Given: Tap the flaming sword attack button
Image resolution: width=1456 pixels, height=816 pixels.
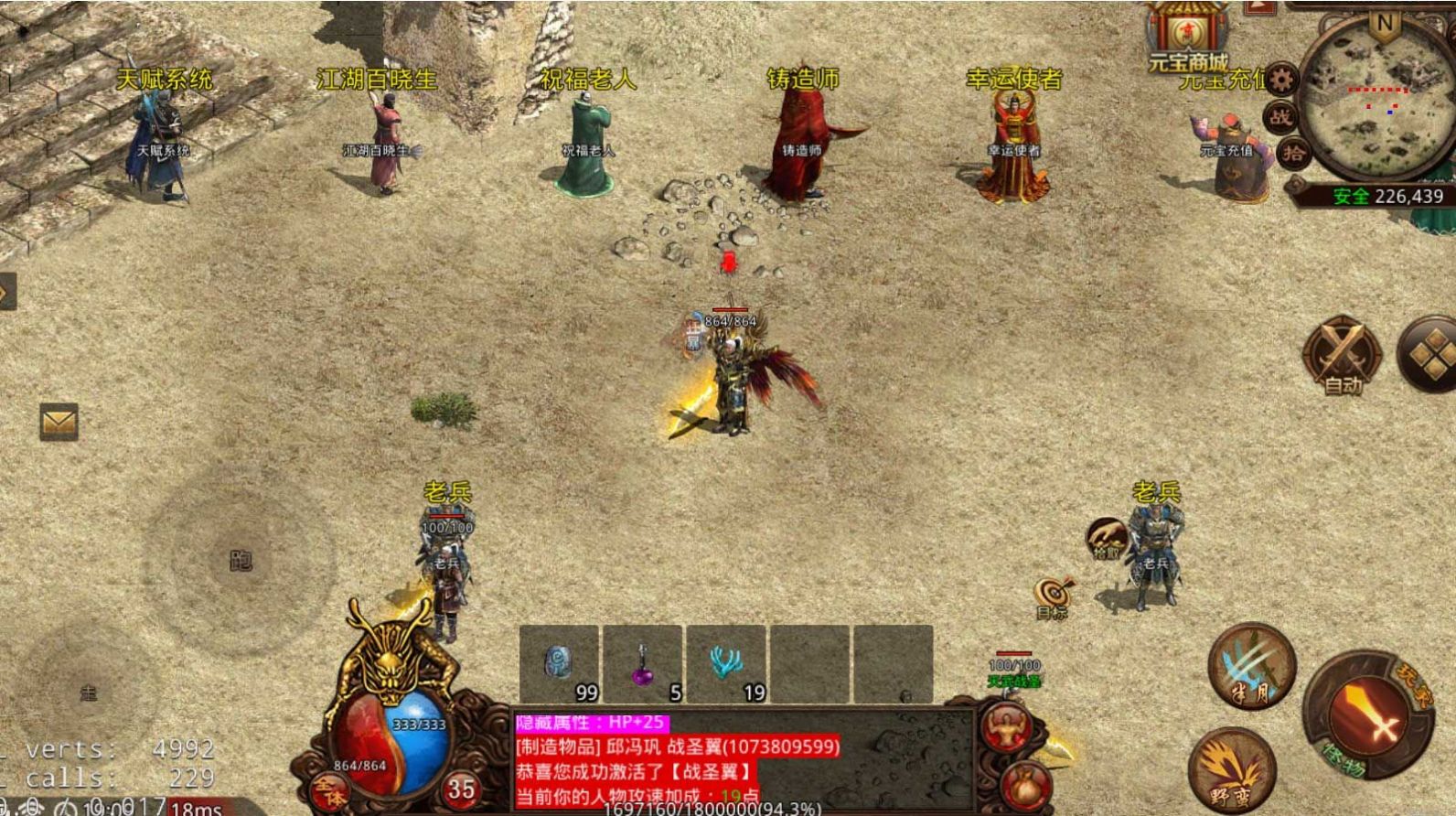Looking at the screenshot, I should click(x=1365, y=715).
